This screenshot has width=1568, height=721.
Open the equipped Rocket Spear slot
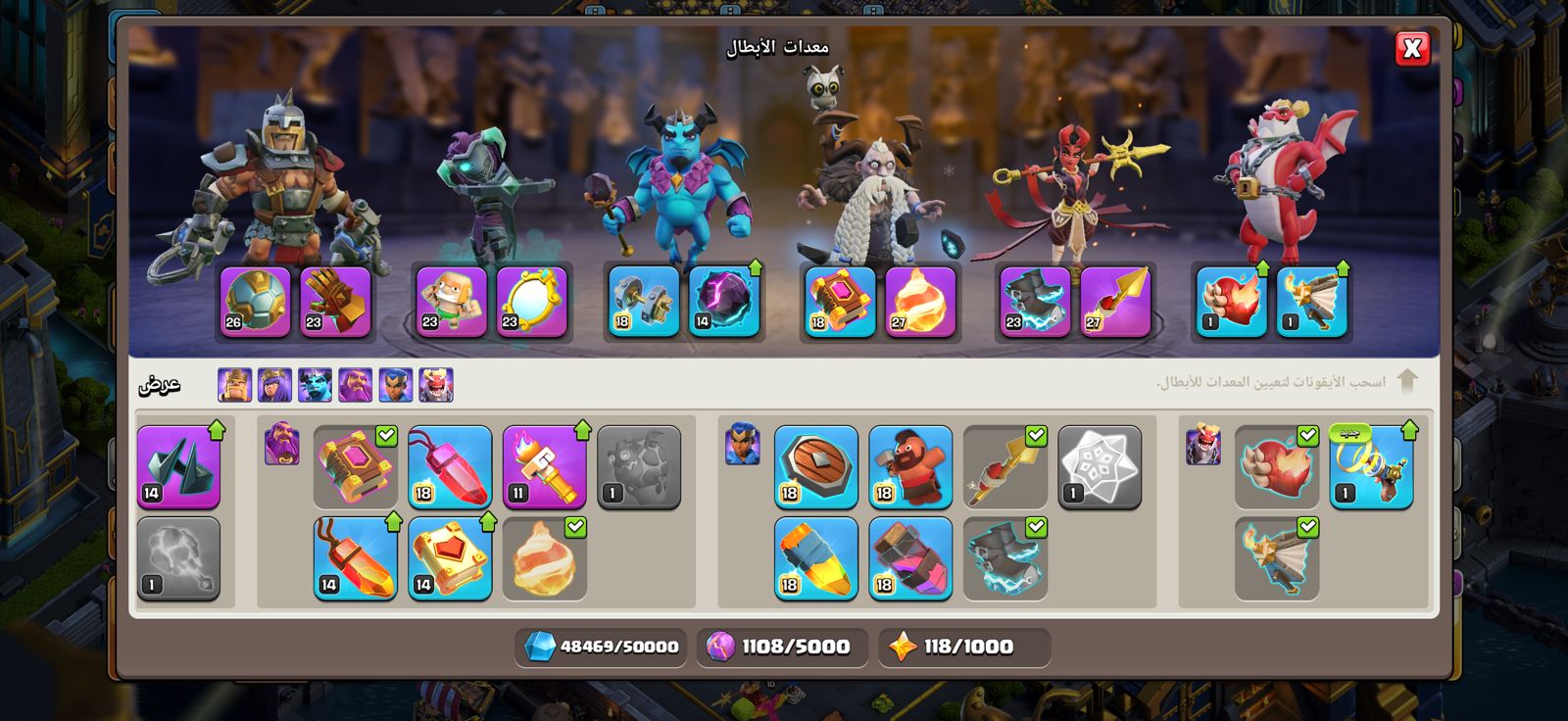coord(1115,301)
